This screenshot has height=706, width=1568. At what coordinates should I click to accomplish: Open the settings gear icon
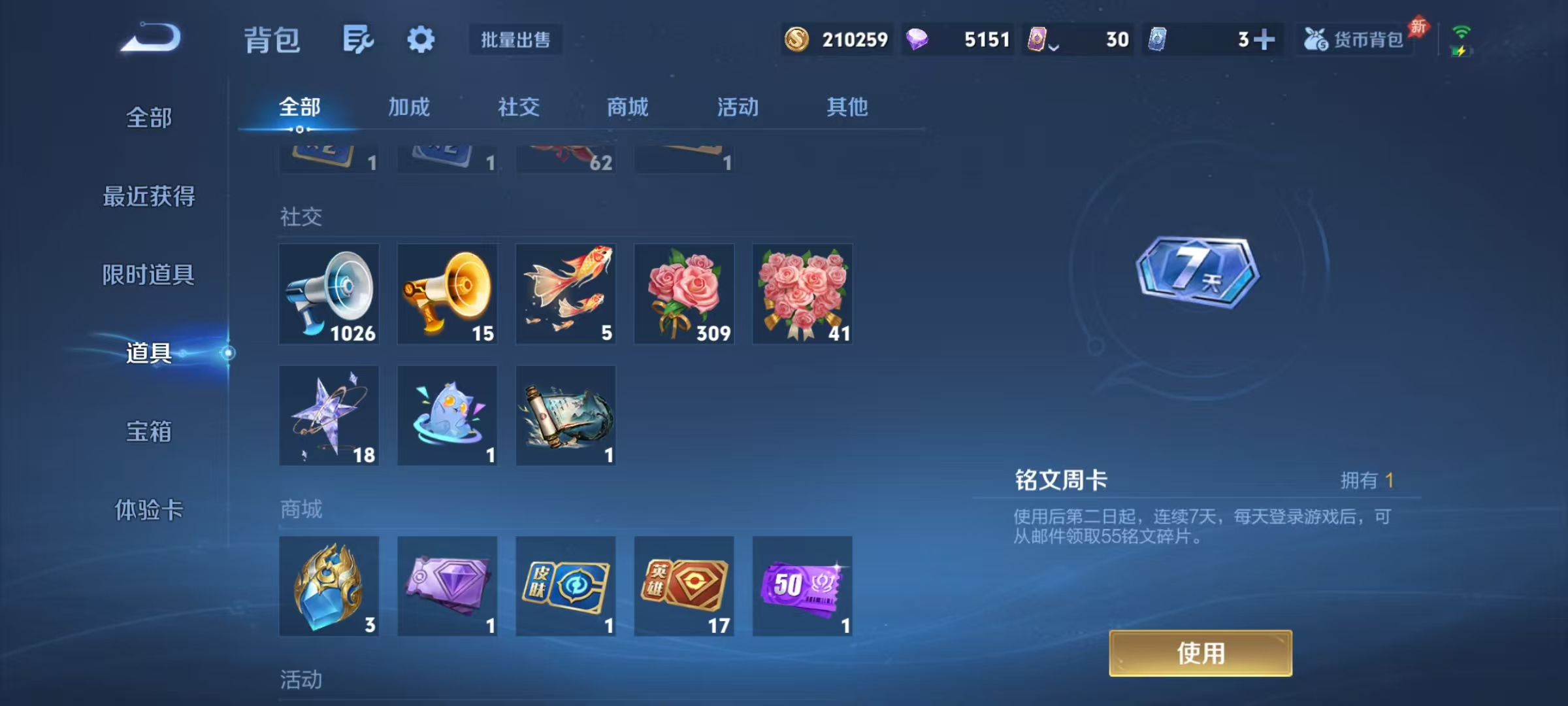pyautogui.click(x=421, y=39)
